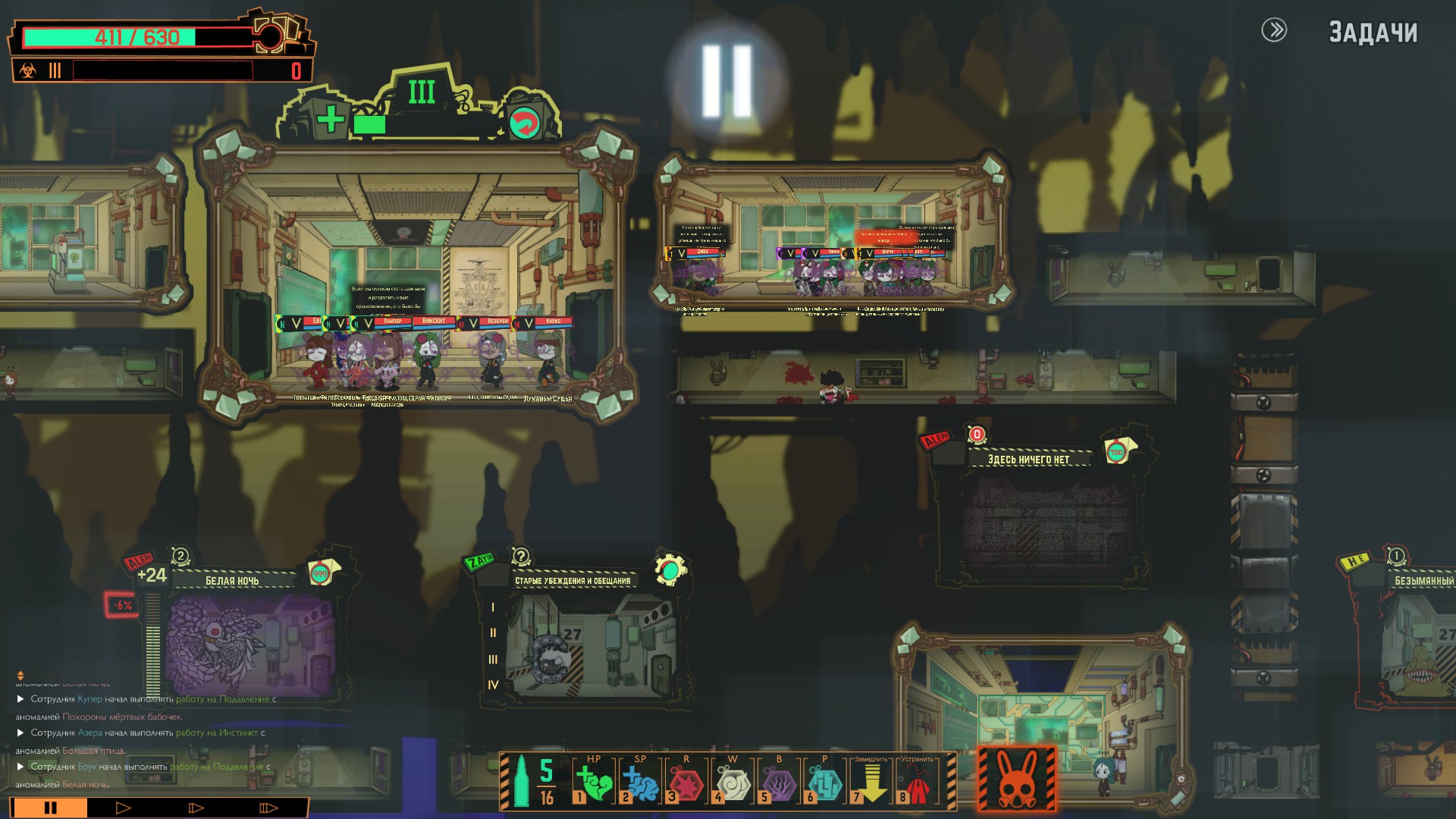This screenshot has width=1456, height=819.
Task: Set game to normal play speed
Action: [x=123, y=808]
